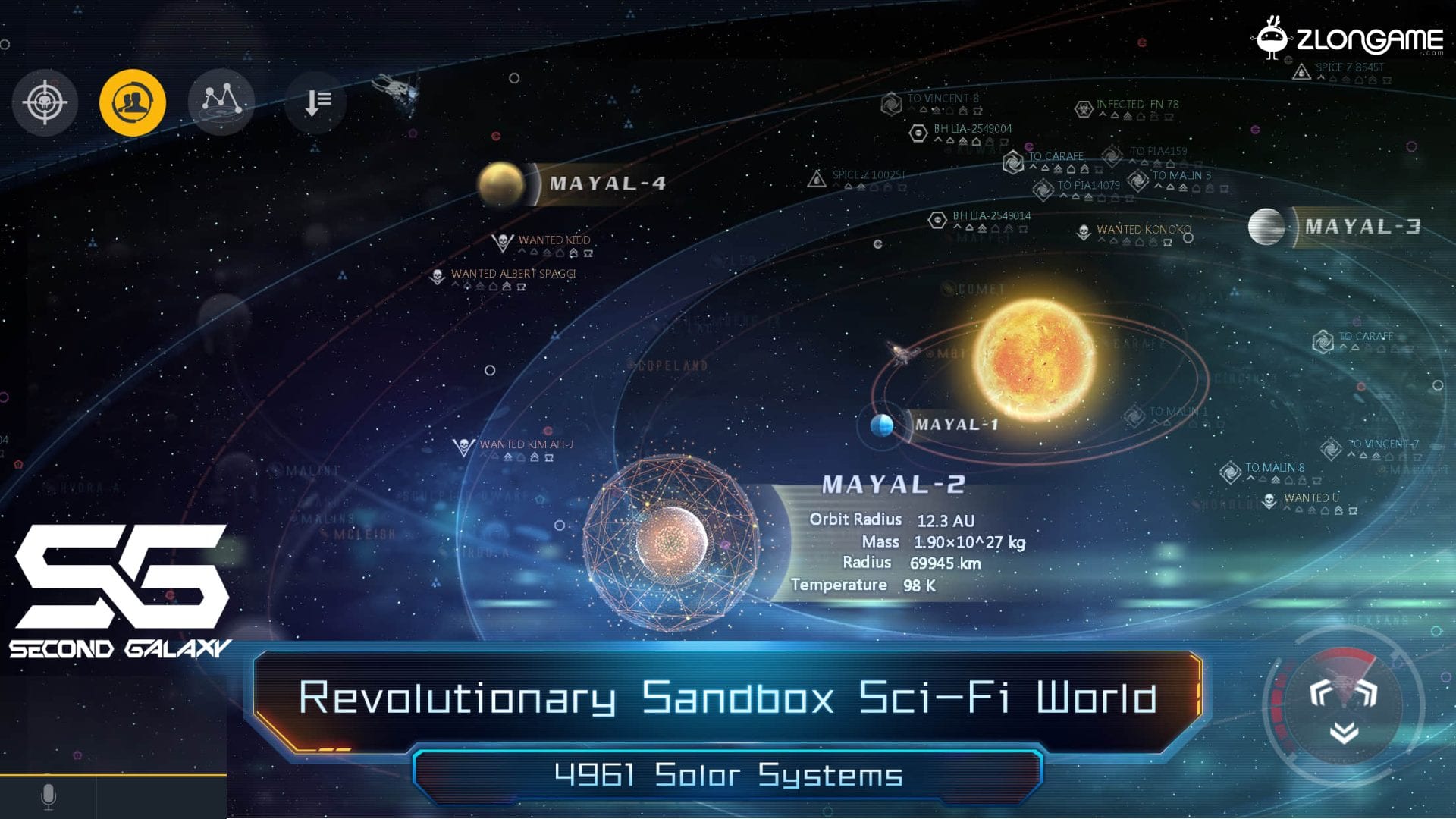Tap the microphone voice chat icon

pyautogui.click(x=49, y=796)
